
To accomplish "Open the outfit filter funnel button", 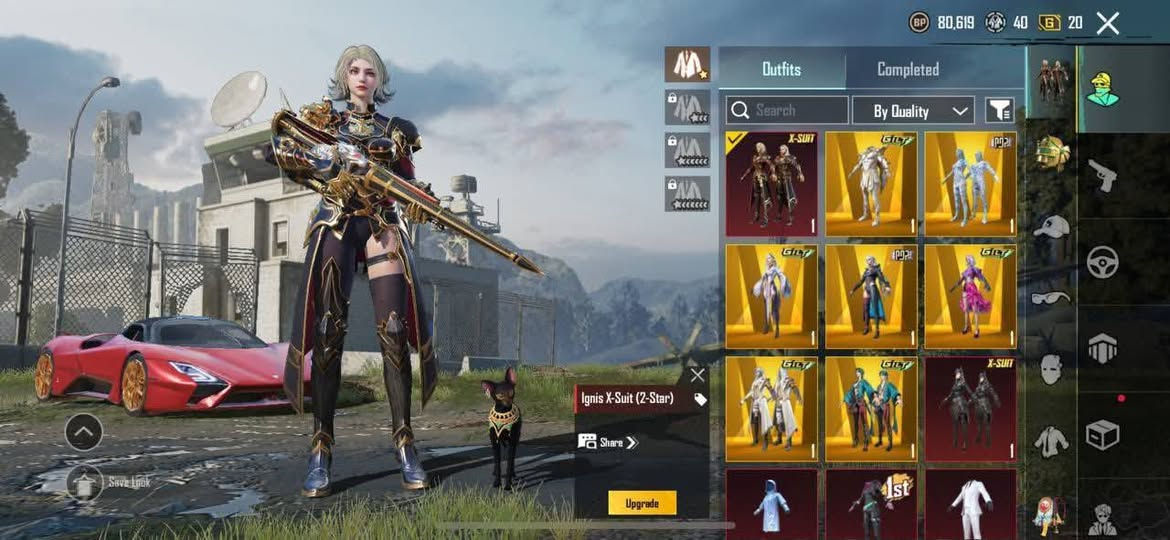I will [999, 110].
